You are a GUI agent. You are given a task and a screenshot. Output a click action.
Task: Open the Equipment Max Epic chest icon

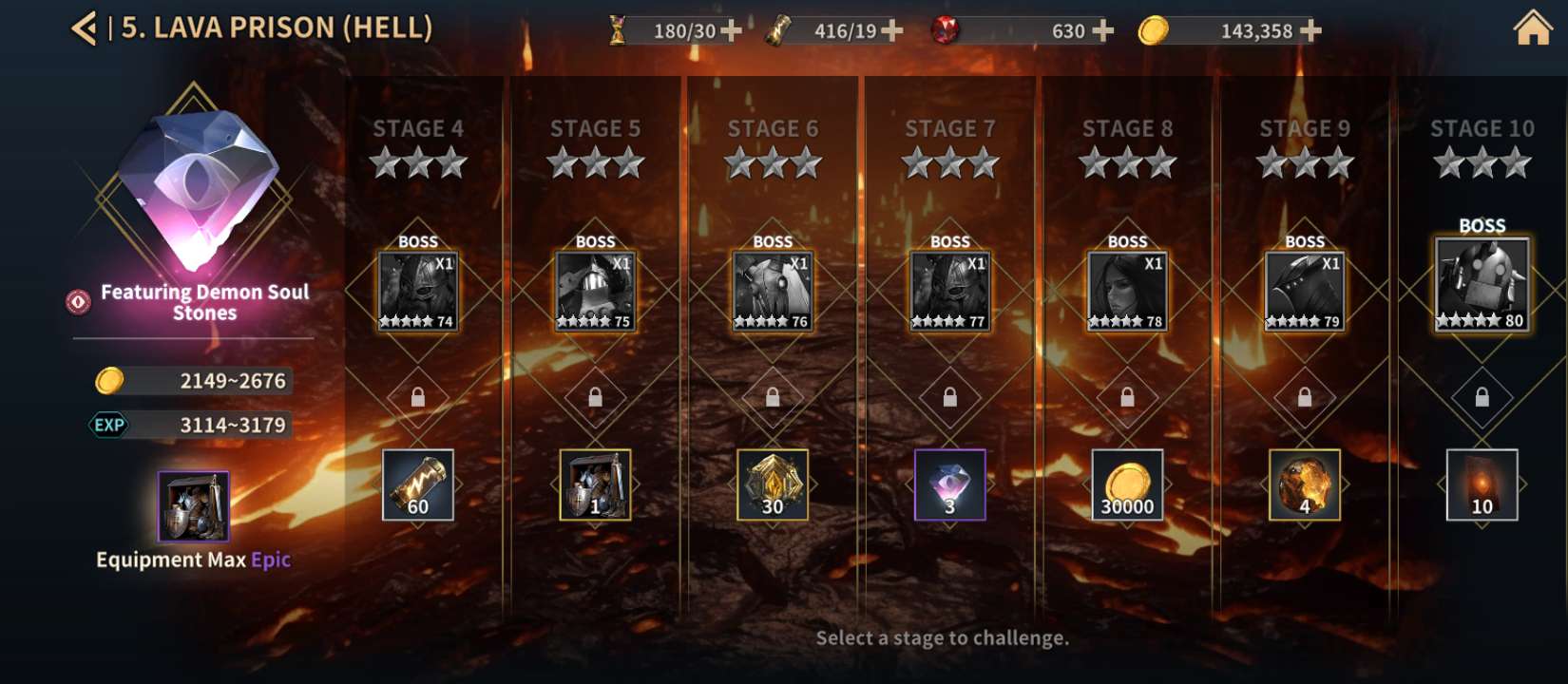tap(193, 506)
